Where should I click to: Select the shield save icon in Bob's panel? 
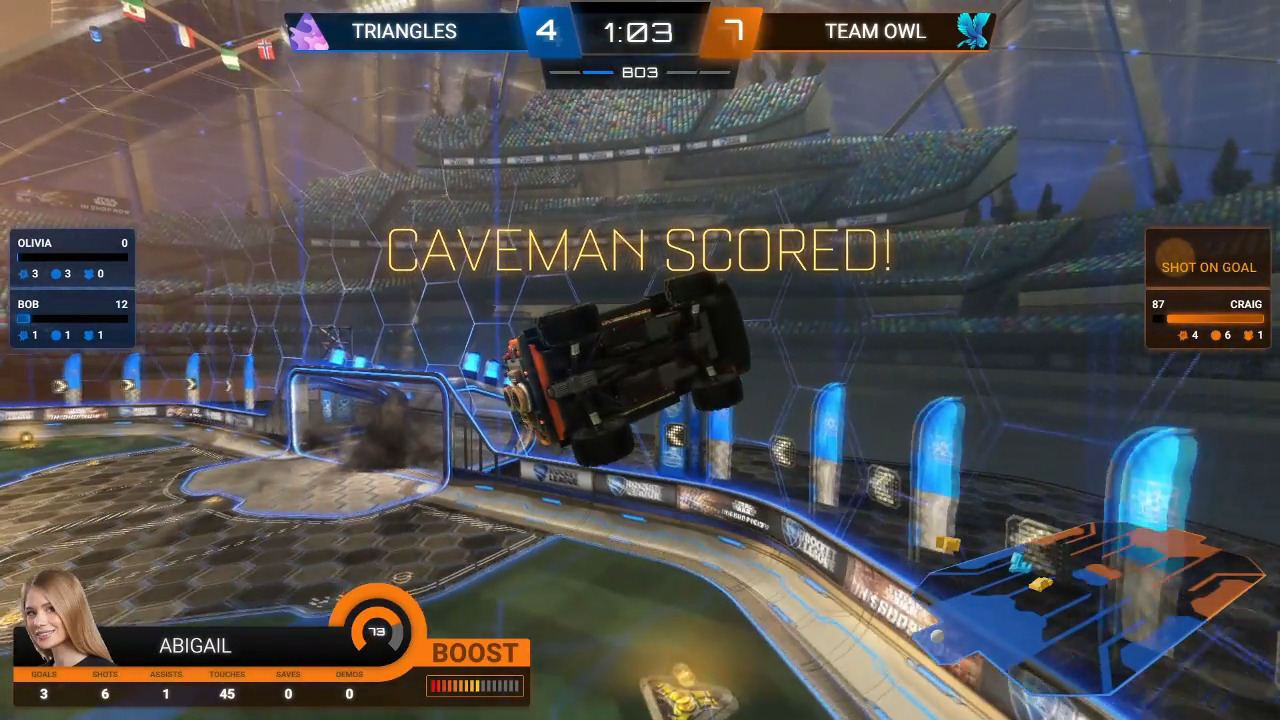[89, 335]
